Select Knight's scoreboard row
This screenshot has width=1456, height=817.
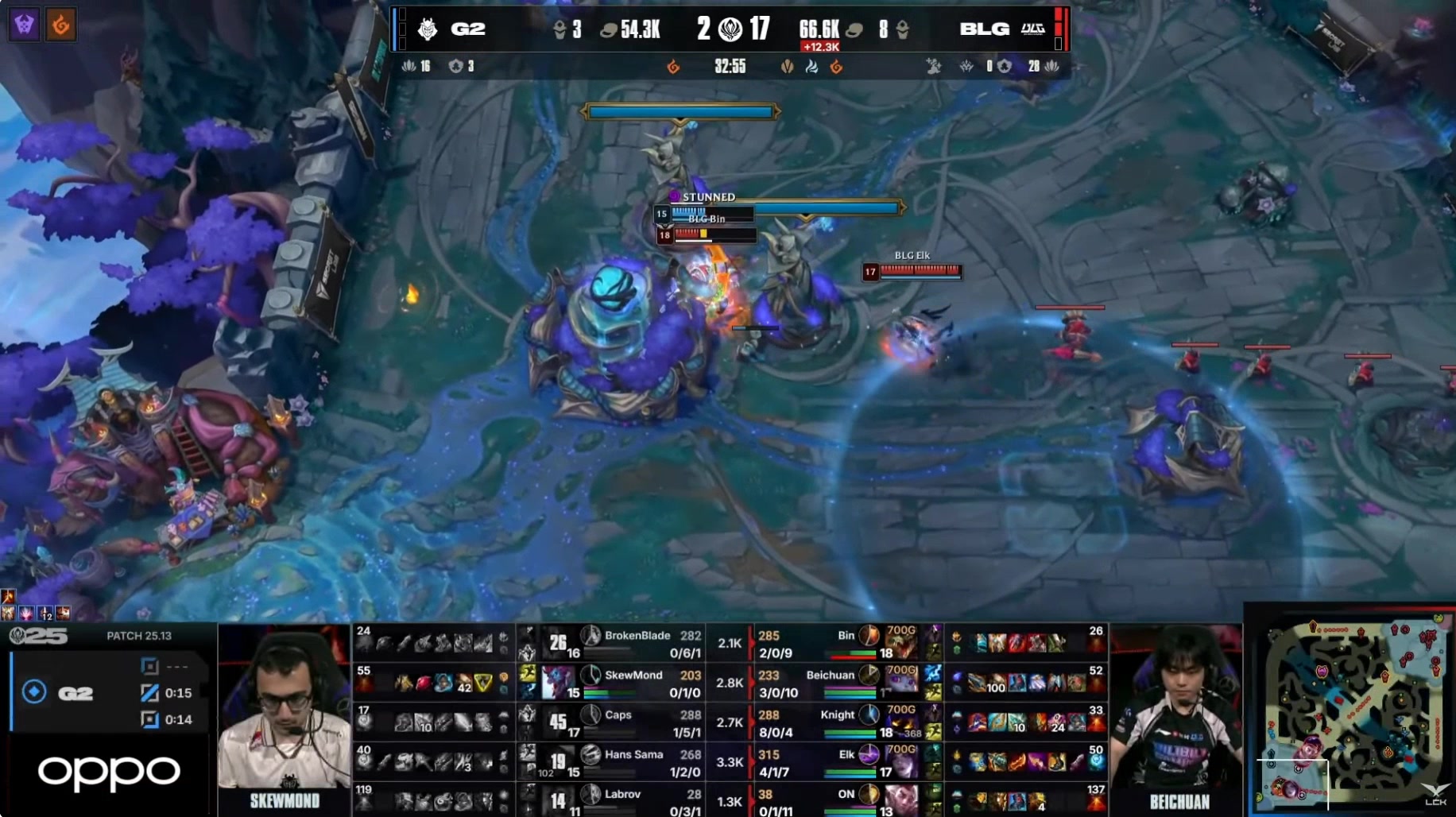[837, 722]
